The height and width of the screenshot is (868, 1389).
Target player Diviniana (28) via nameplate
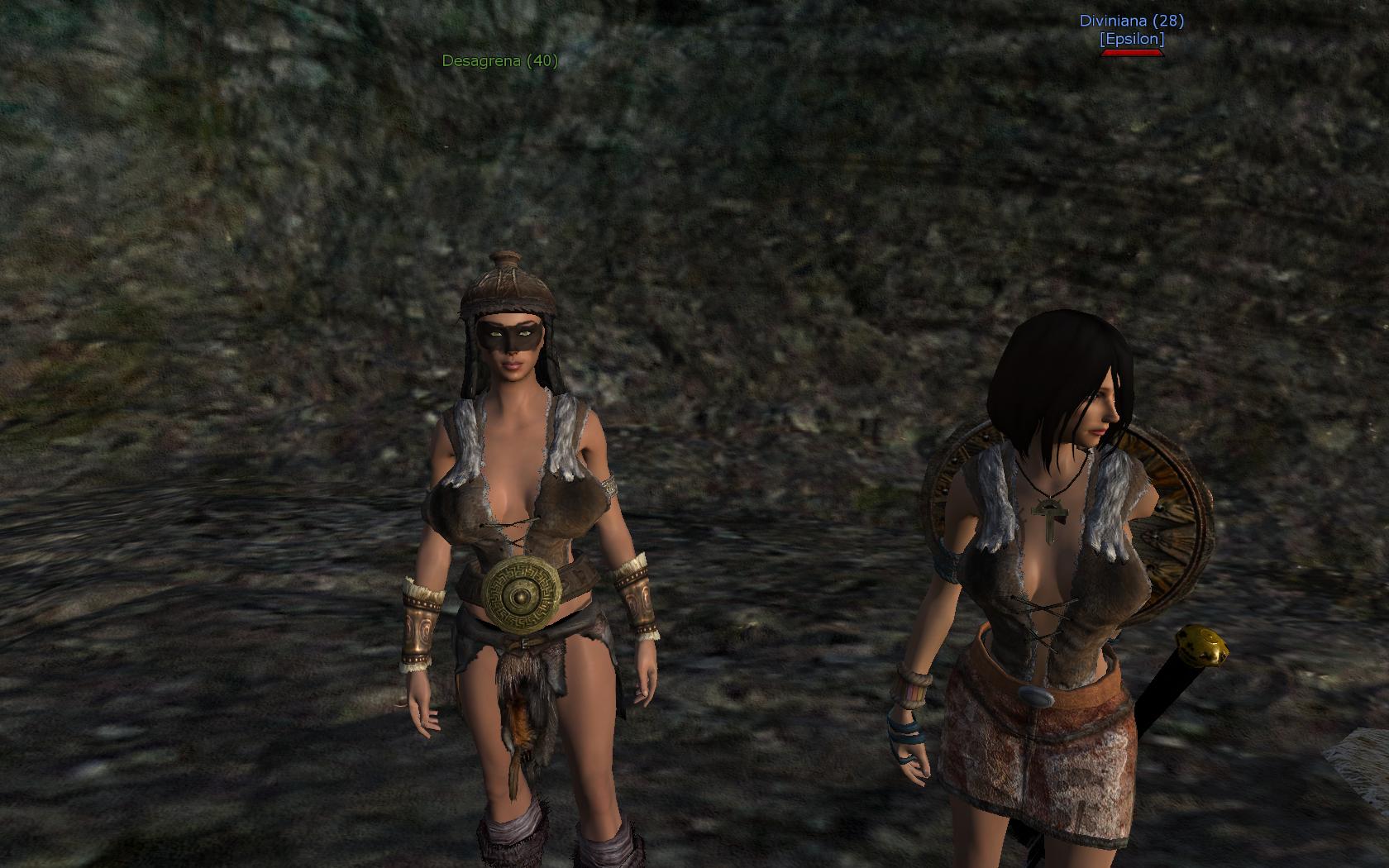(1131, 21)
